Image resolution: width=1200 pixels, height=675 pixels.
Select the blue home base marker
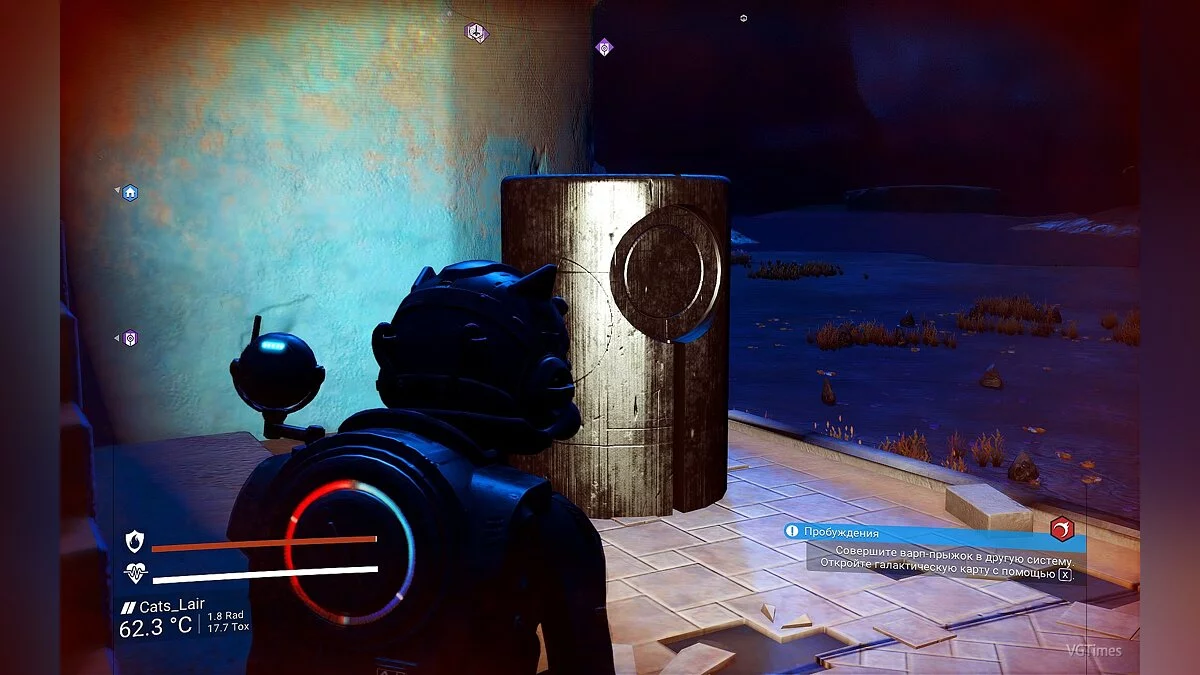tap(130, 192)
